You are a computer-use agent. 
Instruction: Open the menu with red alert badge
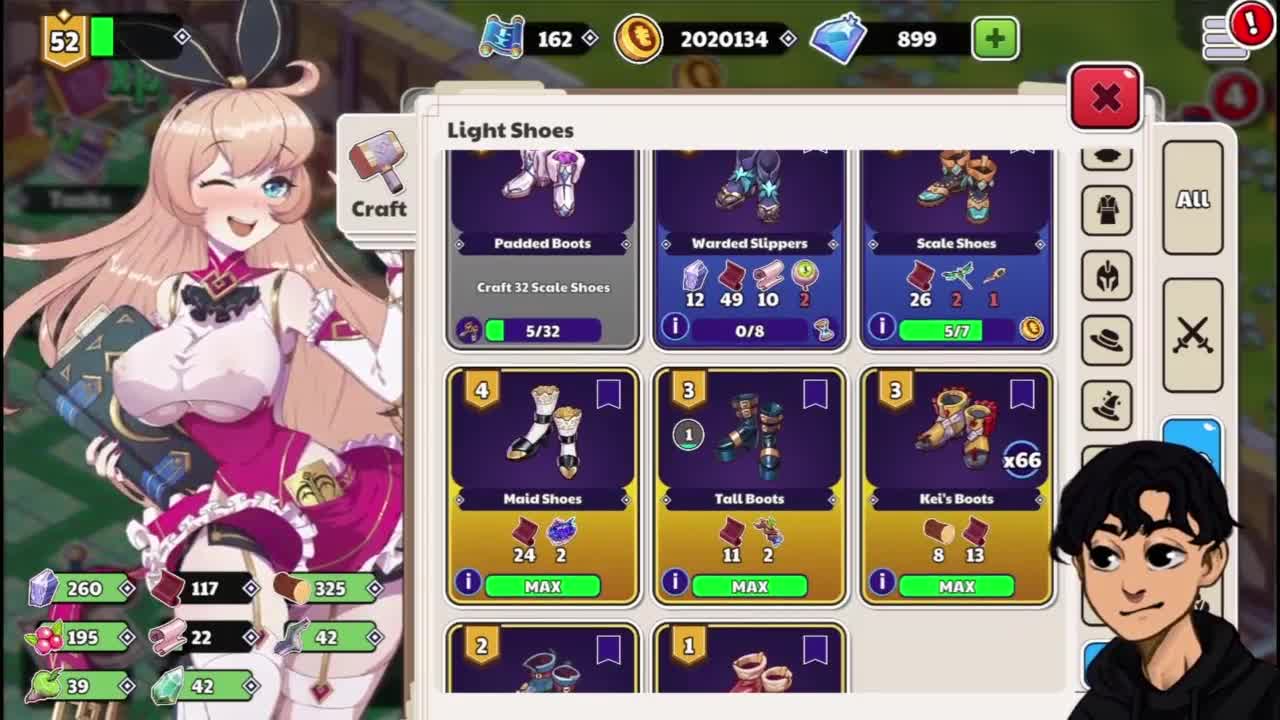[1228, 36]
